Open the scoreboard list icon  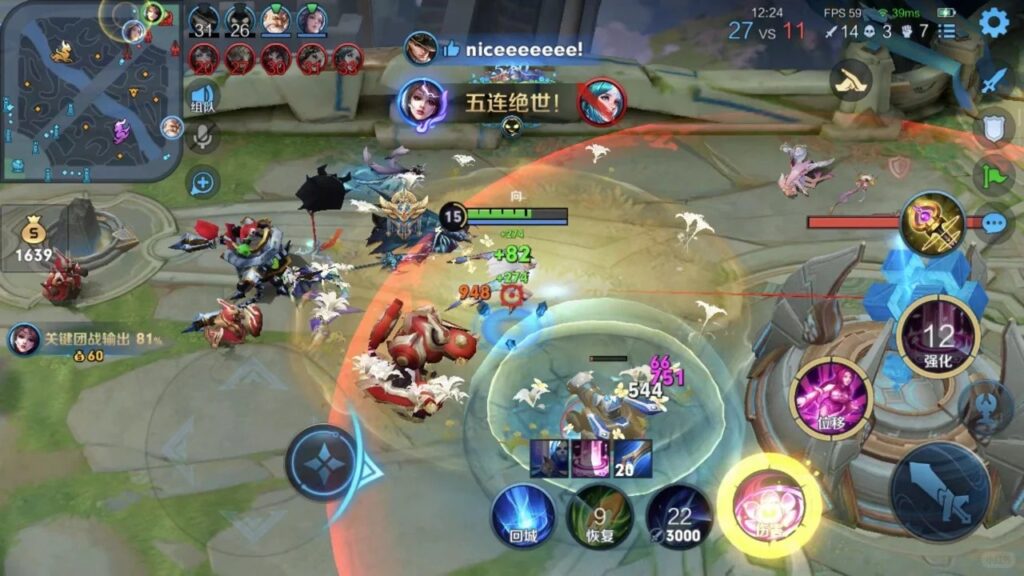point(946,31)
